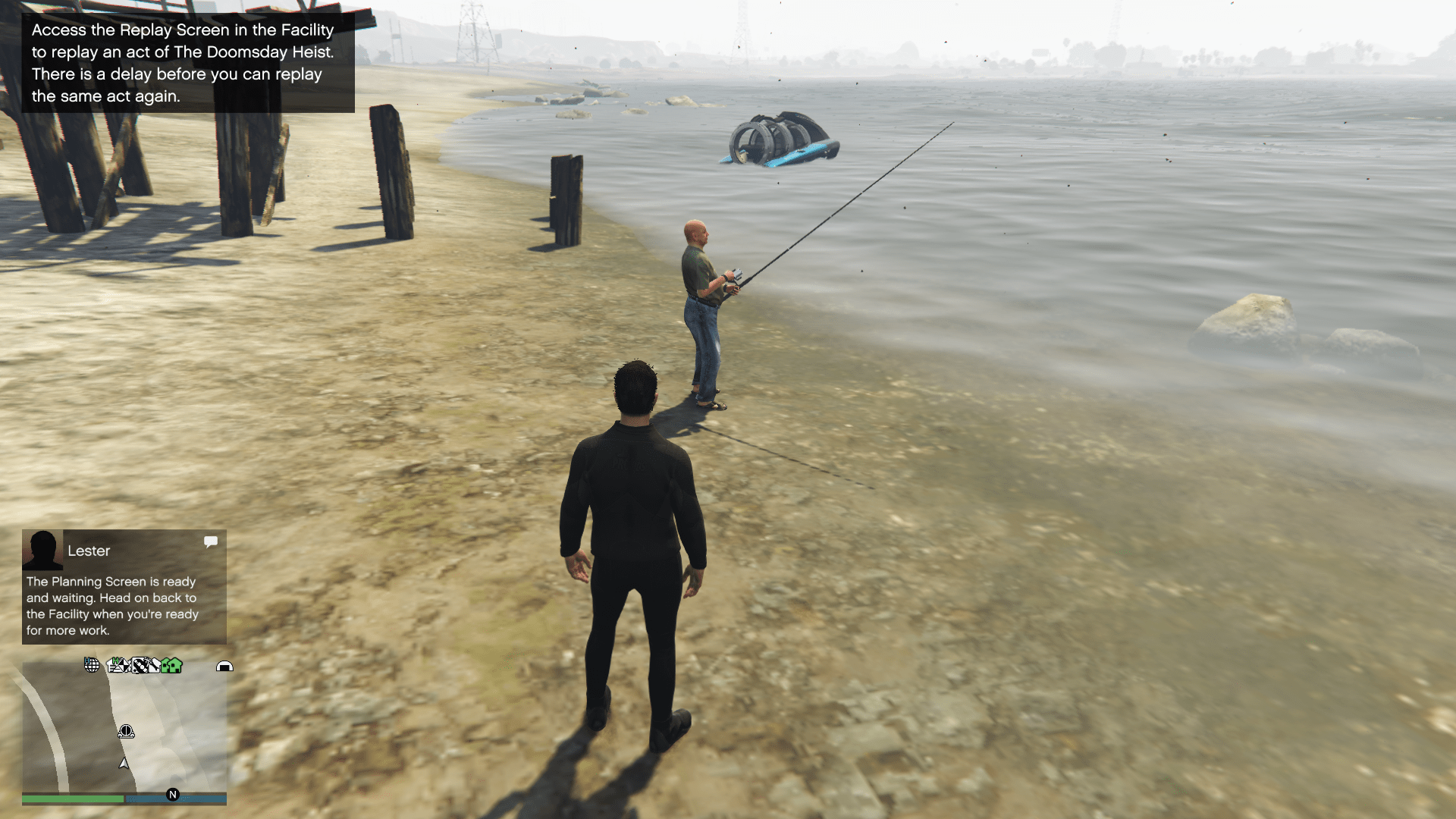Select the clothing store blip with green H
Screen dimensions: 1456x819
point(114,664)
